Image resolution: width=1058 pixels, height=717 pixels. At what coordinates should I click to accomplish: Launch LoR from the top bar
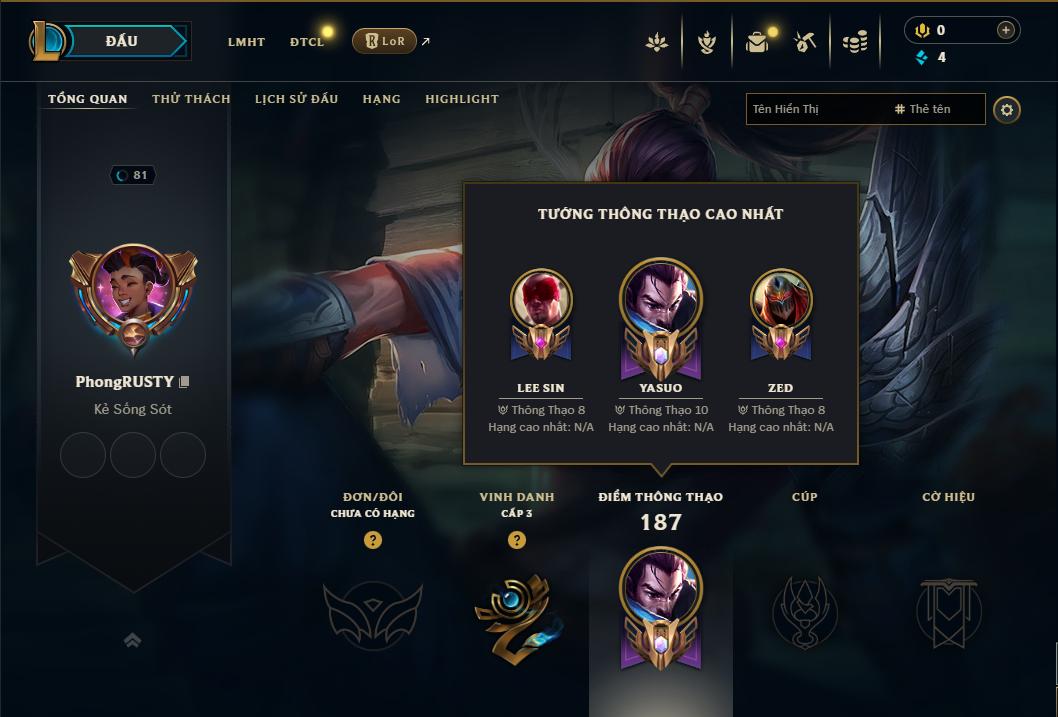point(385,41)
